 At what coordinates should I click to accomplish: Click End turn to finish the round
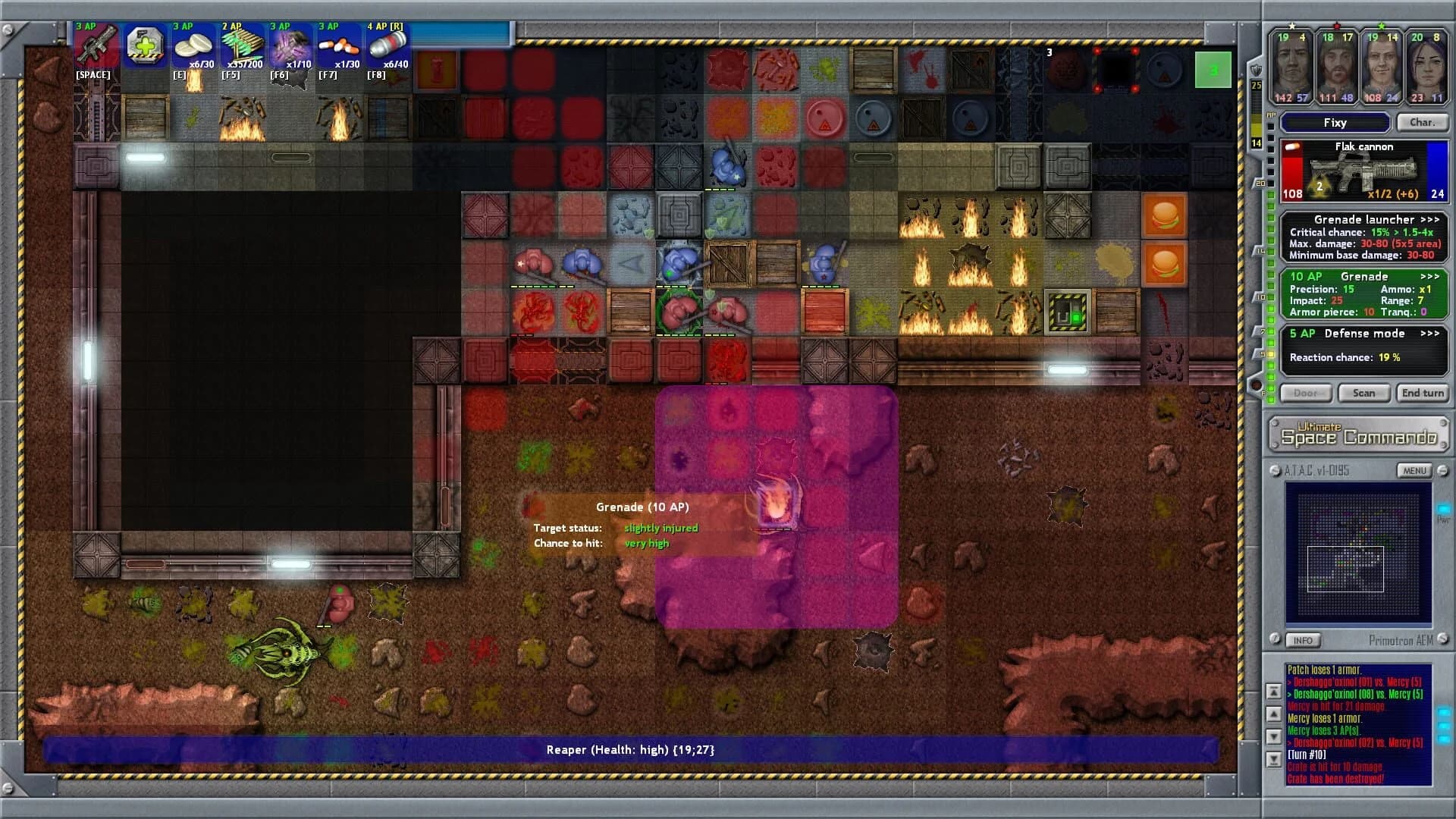(1423, 393)
